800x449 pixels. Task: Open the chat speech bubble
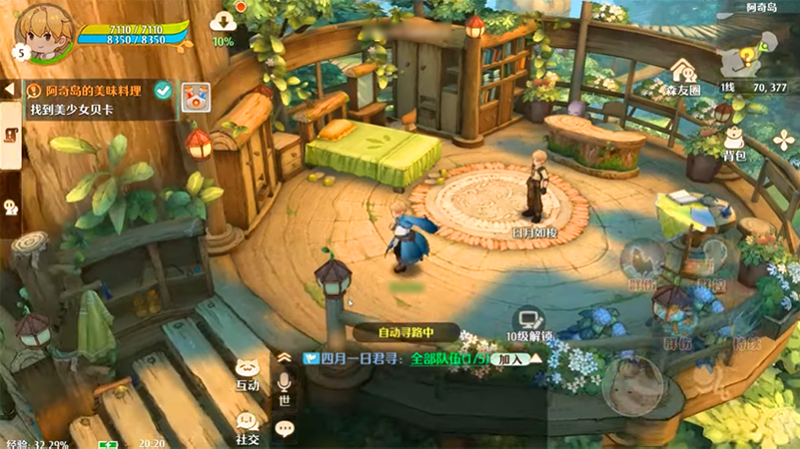point(285,429)
